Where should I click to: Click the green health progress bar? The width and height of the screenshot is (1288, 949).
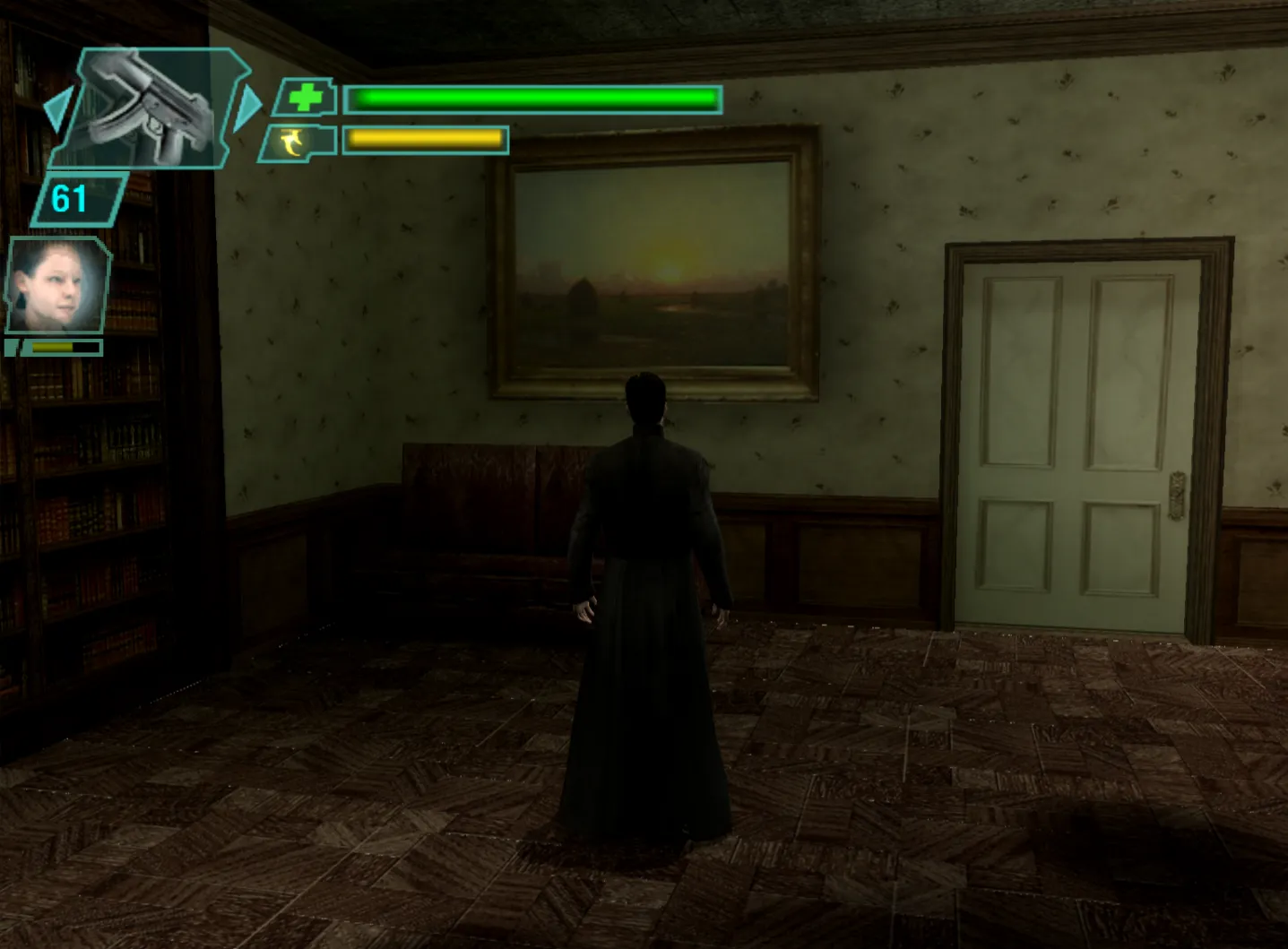533,99
